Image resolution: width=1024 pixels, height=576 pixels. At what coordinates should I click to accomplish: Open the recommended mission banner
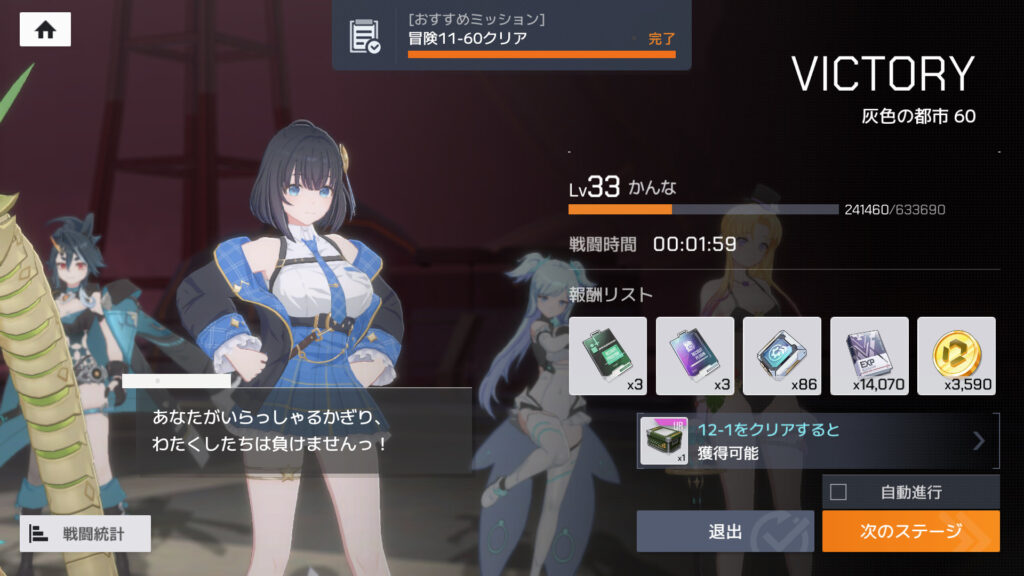pos(511,35)
